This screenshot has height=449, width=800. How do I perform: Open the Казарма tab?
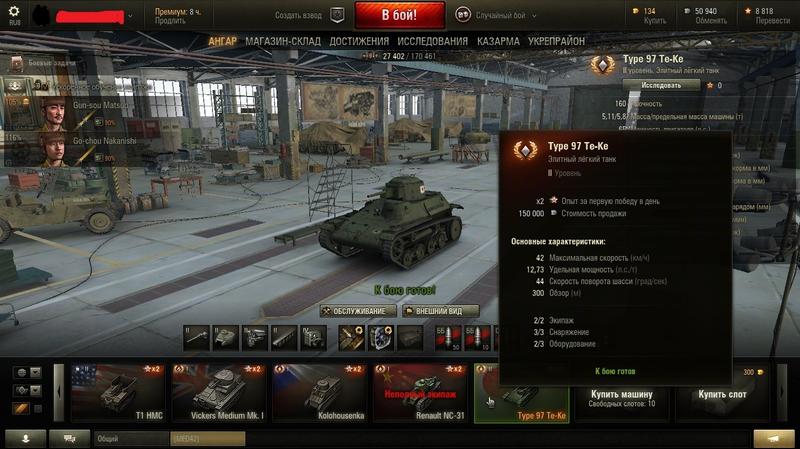tap(498, 42)
